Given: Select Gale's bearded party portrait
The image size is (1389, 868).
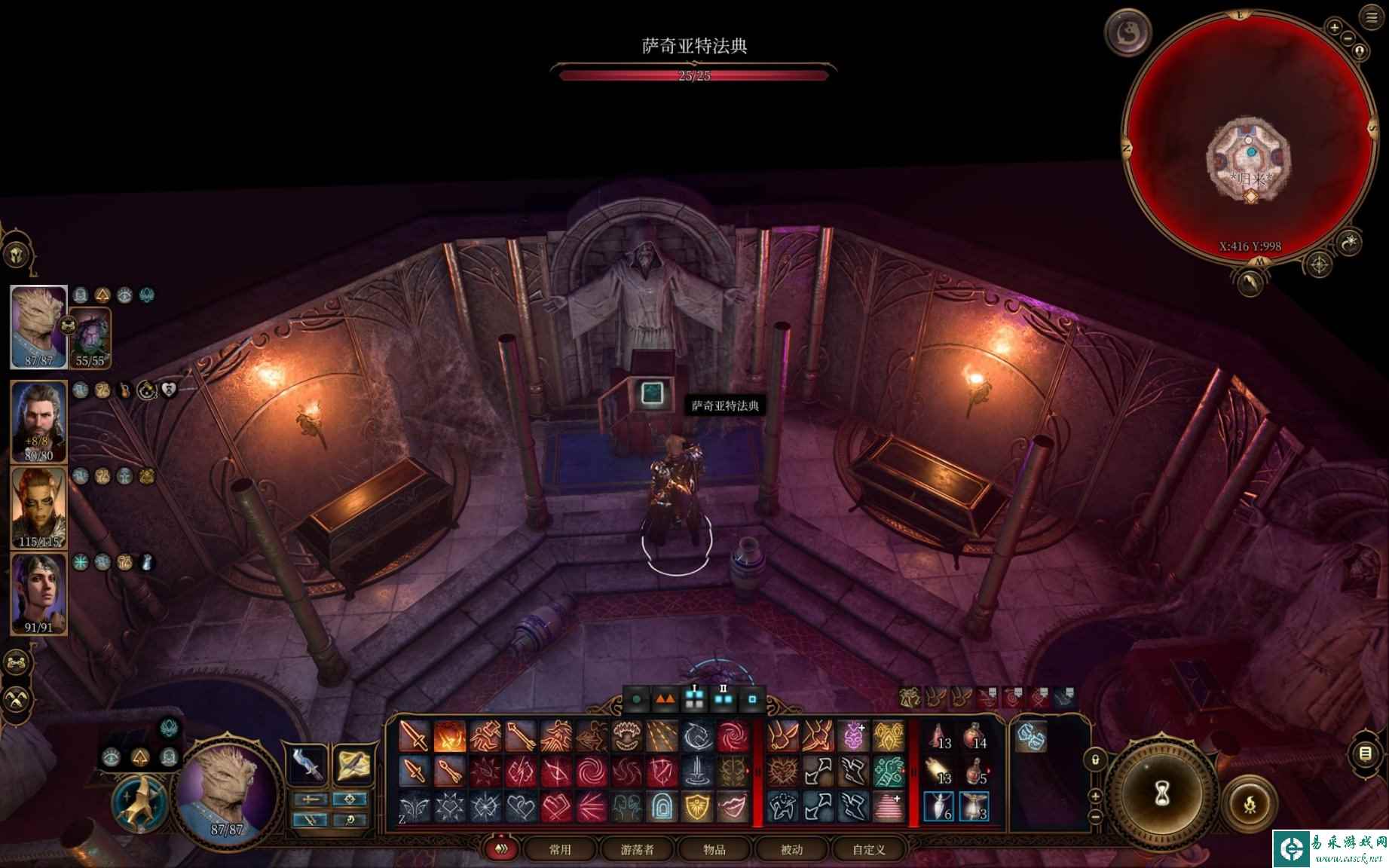Looking at the screenshot, I should (38, 420).
